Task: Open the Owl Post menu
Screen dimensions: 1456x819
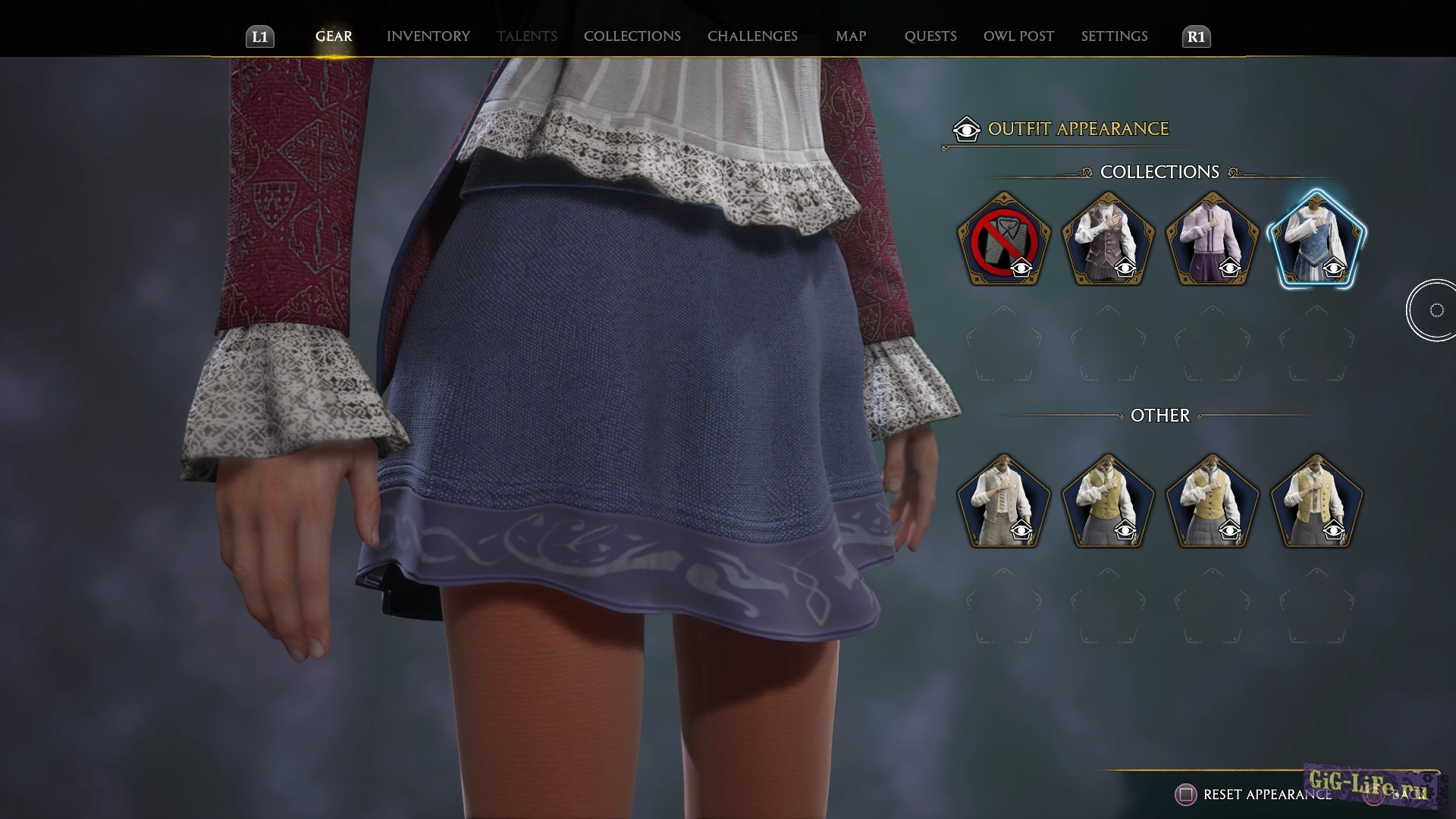Action: tap(1018, 36)
